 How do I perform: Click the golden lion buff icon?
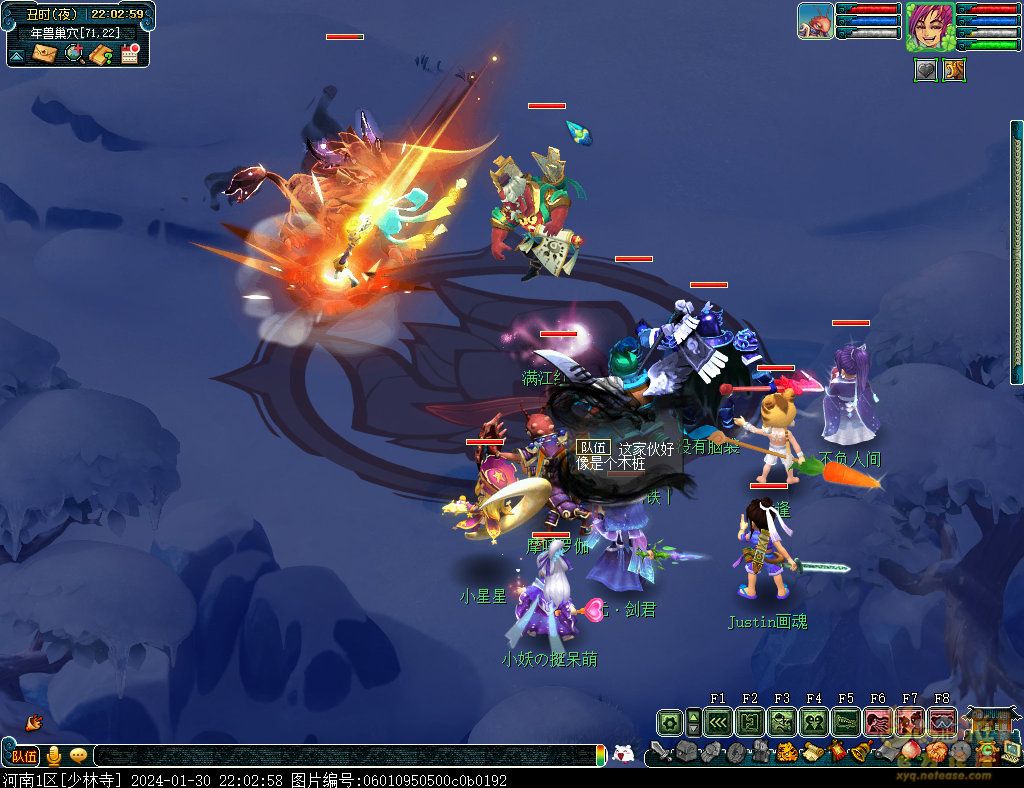954,70
